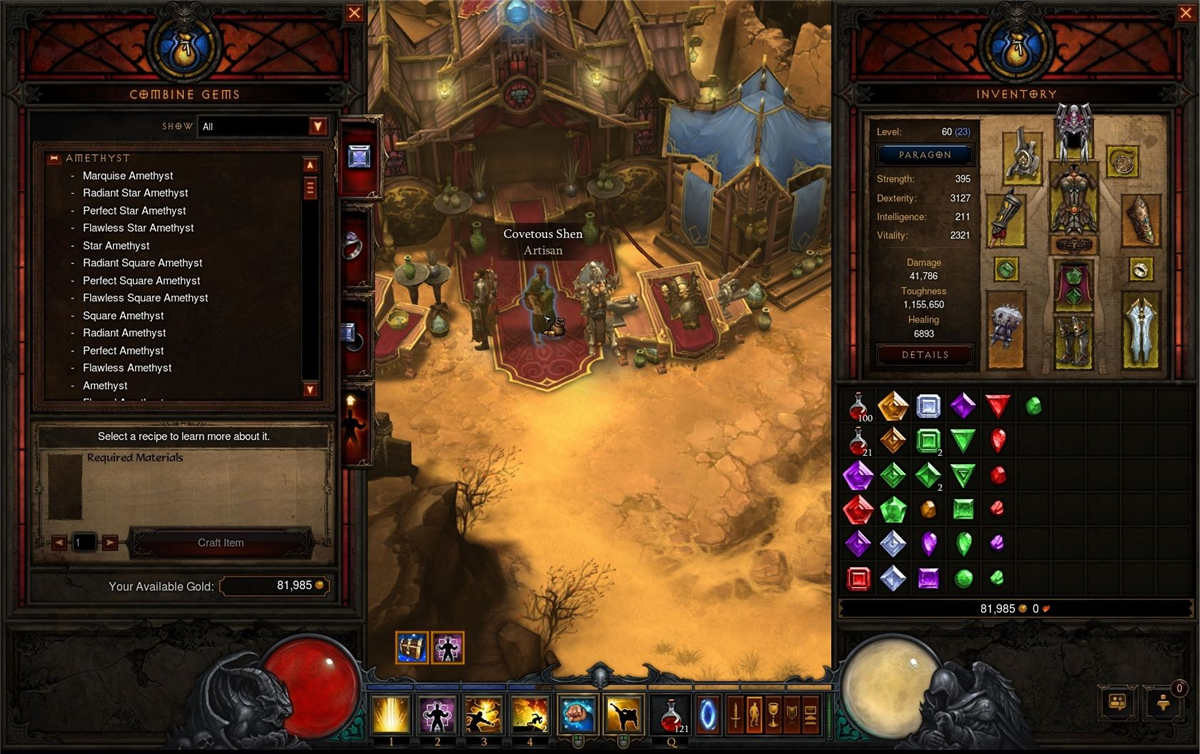Increase the craft quantity by one

tap(110, 543)
